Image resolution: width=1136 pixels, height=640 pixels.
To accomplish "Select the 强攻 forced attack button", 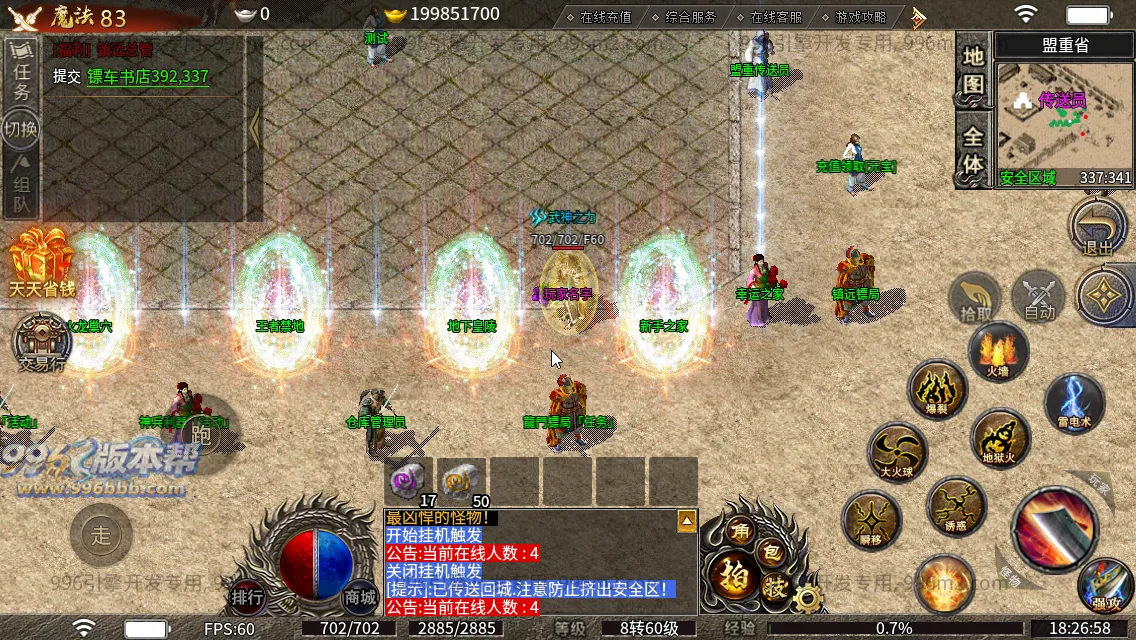I will 1105,585.
